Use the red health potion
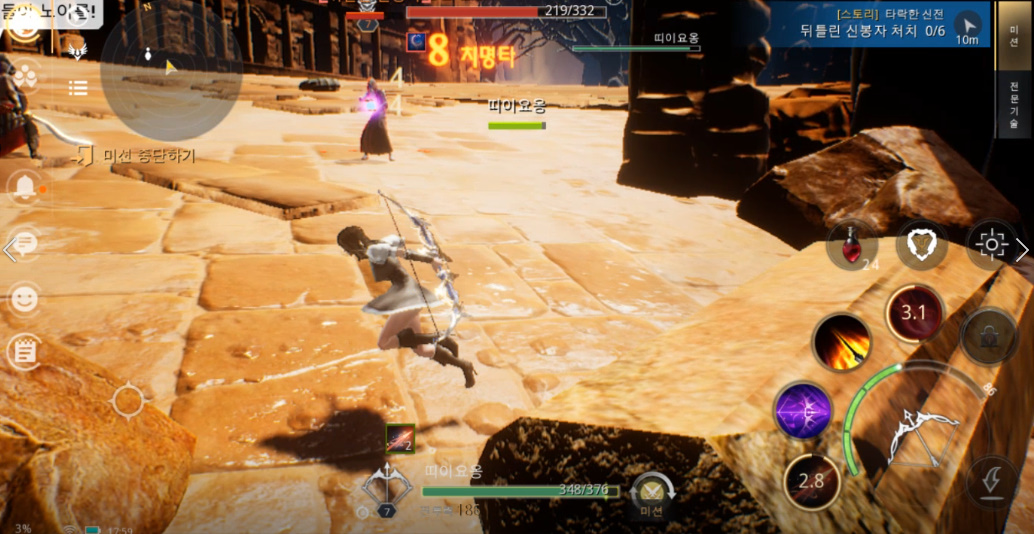The height and width of the screenshot is (534, 1034). pos(852,246)
